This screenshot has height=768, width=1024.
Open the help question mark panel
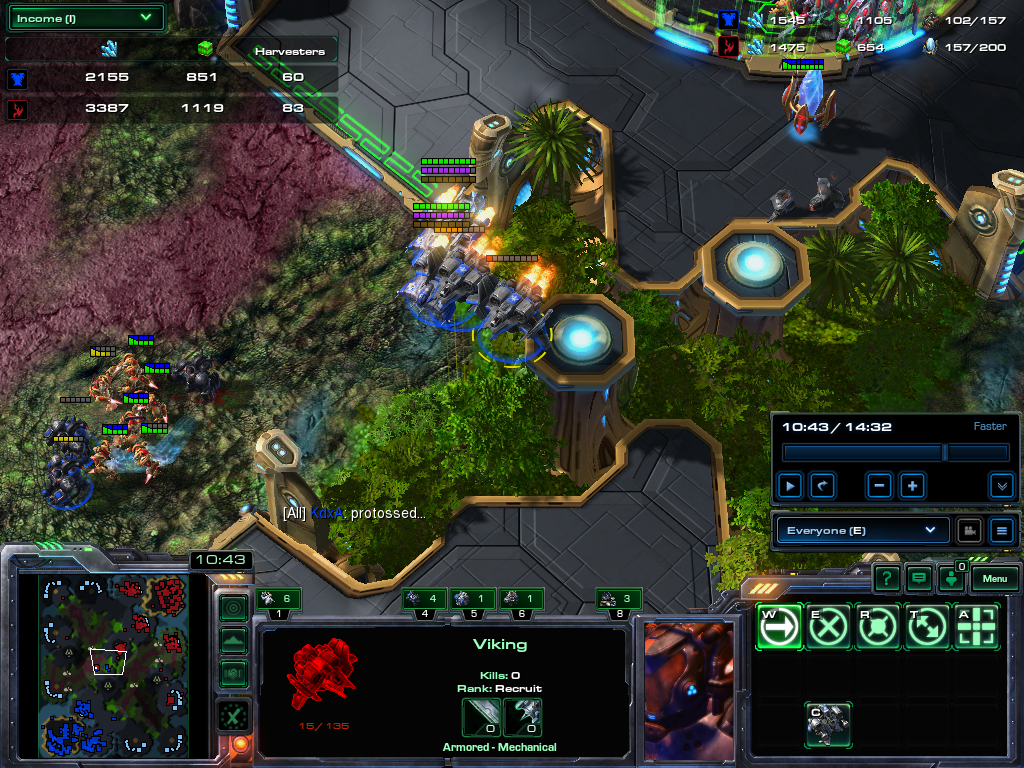pyautogui.click(x=886, y=578)
